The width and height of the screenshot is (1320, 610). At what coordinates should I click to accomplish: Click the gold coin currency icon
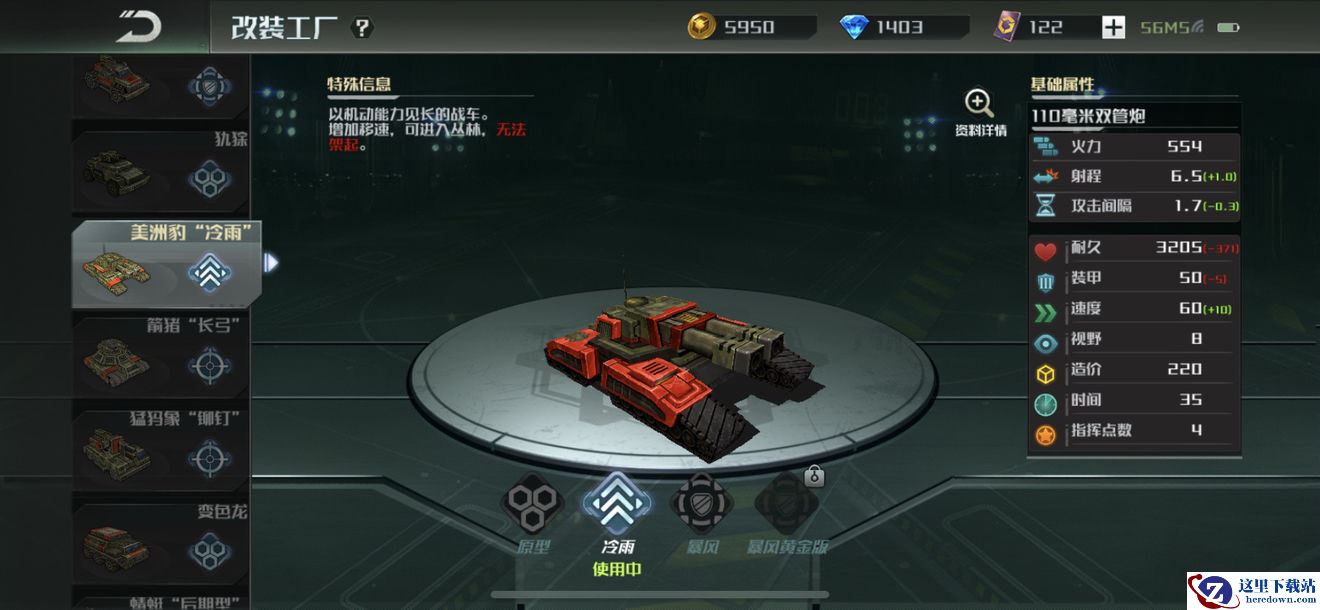point(701,27)
